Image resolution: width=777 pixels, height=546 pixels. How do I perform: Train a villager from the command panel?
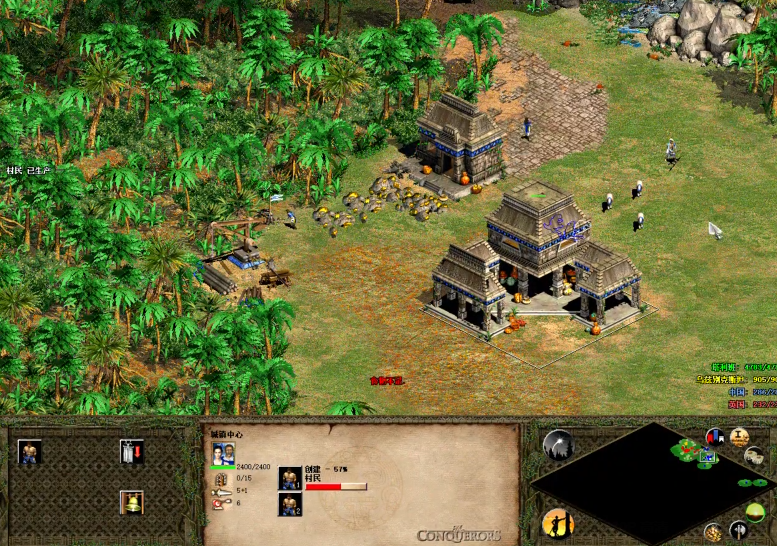point(29,452)
